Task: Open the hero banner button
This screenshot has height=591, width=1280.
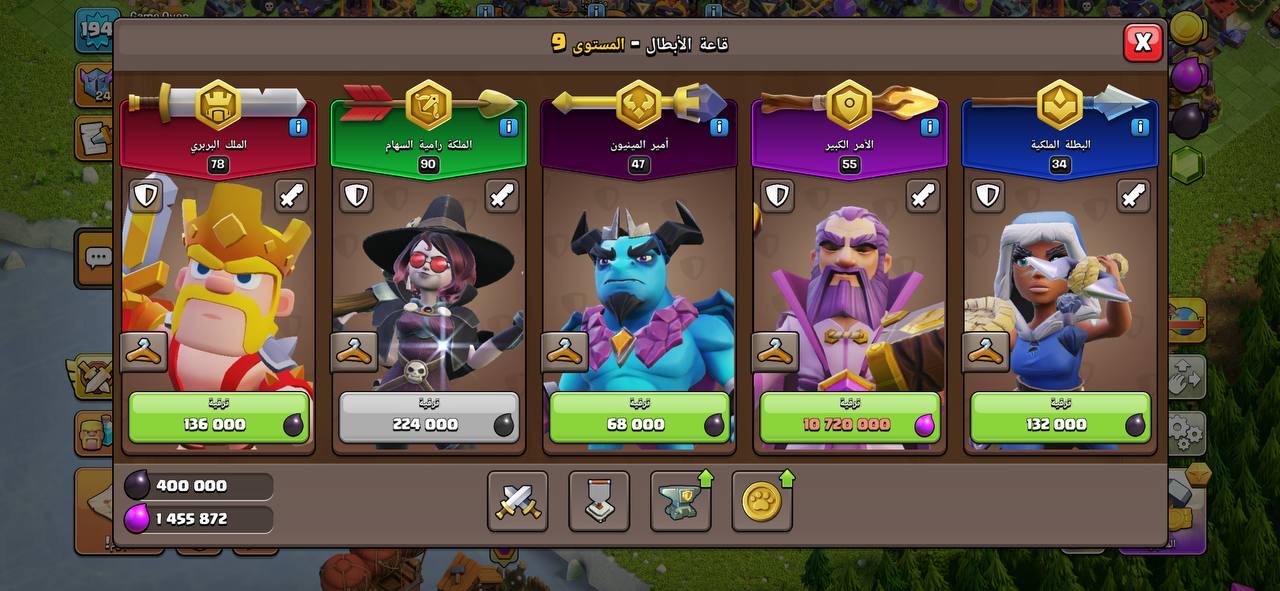Action: pyautogui.click(x=599, y=501)
